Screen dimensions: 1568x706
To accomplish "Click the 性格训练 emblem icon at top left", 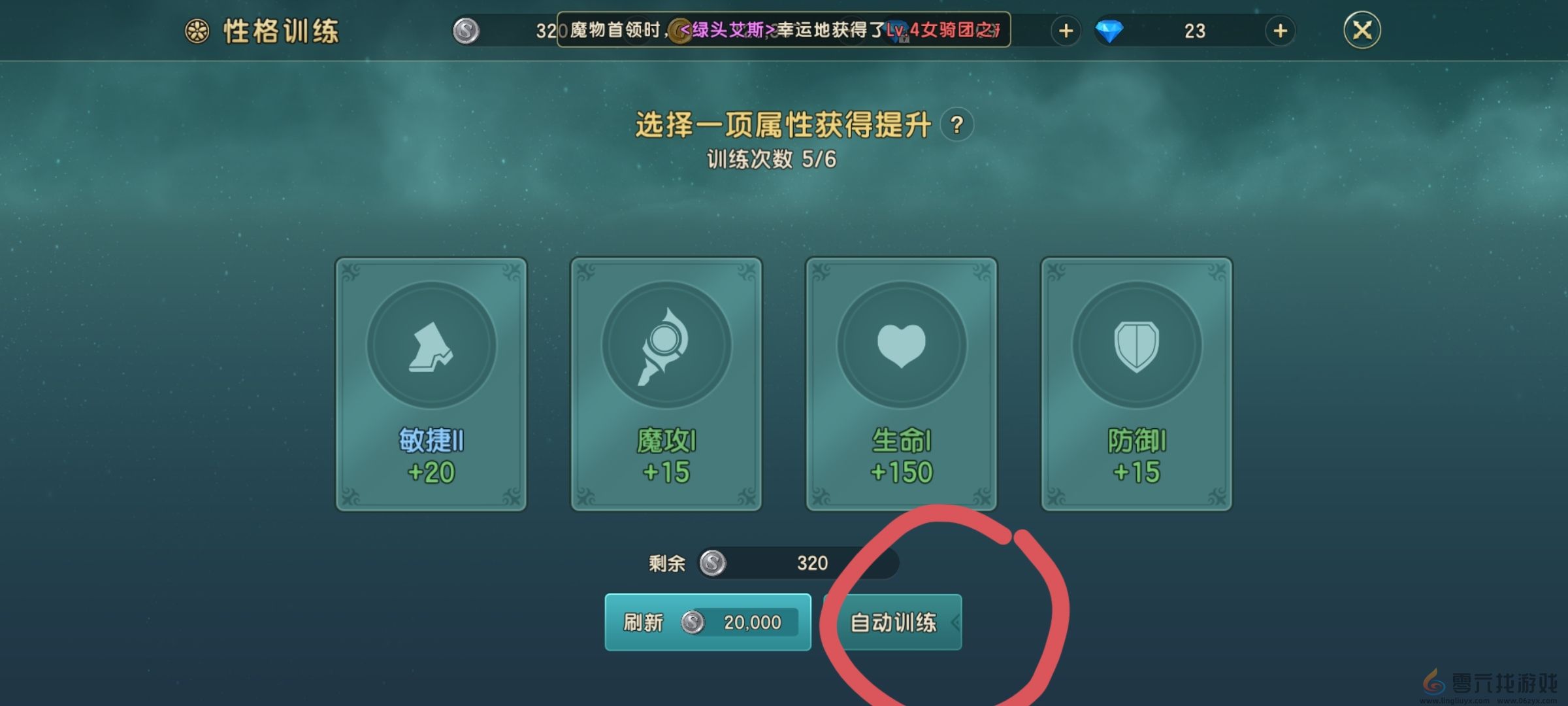I will [x=195, y=29].
